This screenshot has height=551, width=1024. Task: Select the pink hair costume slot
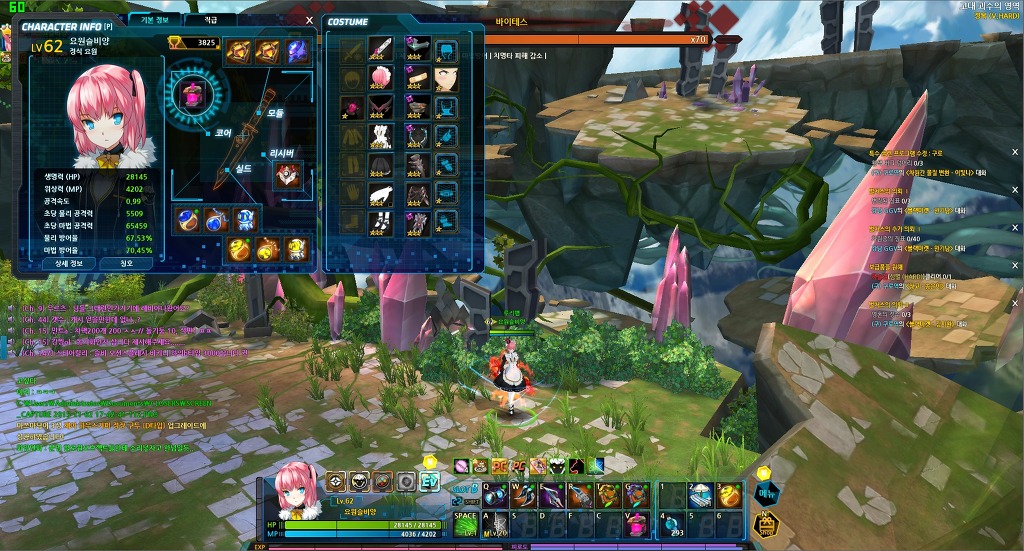point(382,78)
